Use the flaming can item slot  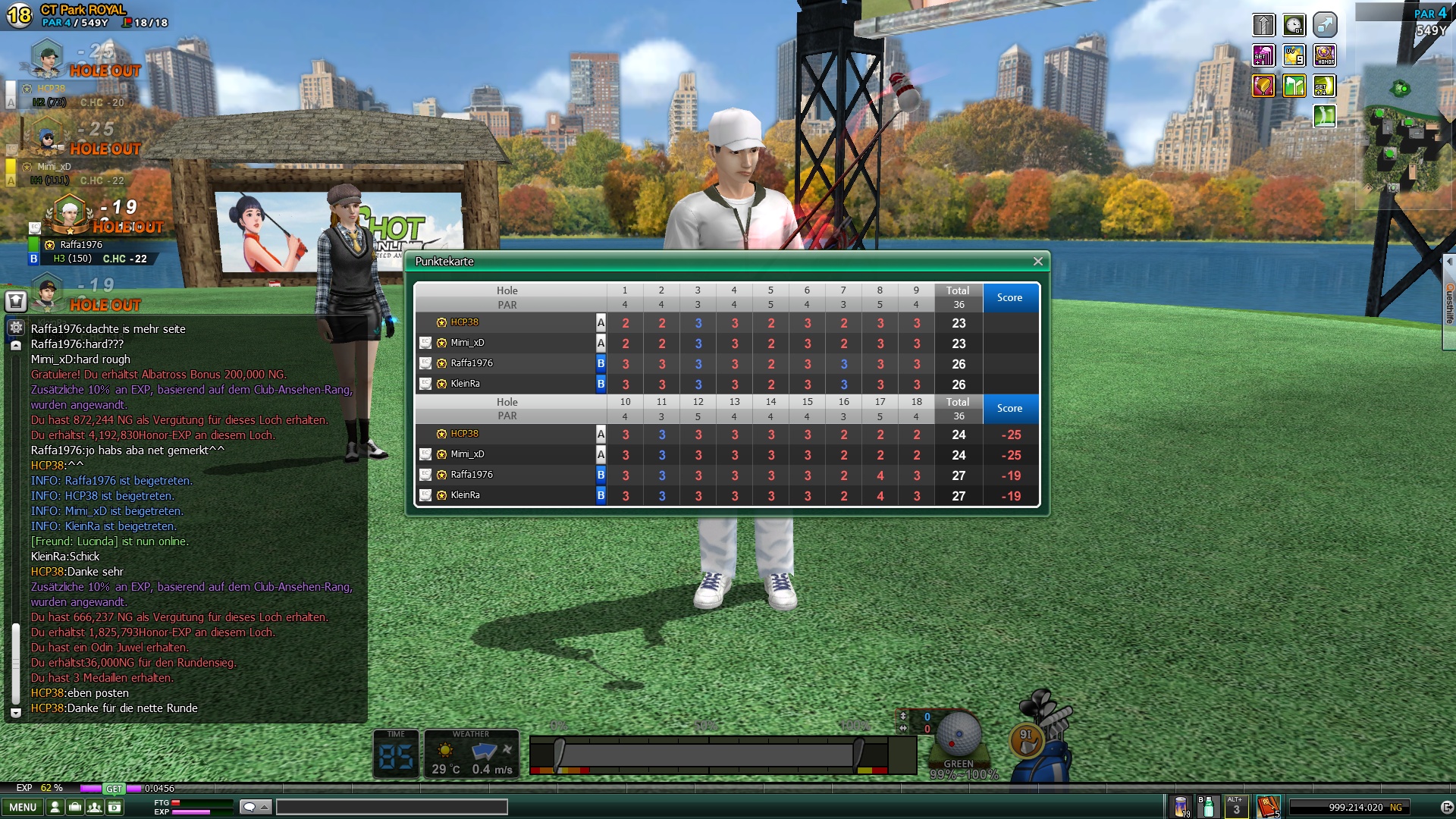pyautogui.click(x=1181, y=807)
